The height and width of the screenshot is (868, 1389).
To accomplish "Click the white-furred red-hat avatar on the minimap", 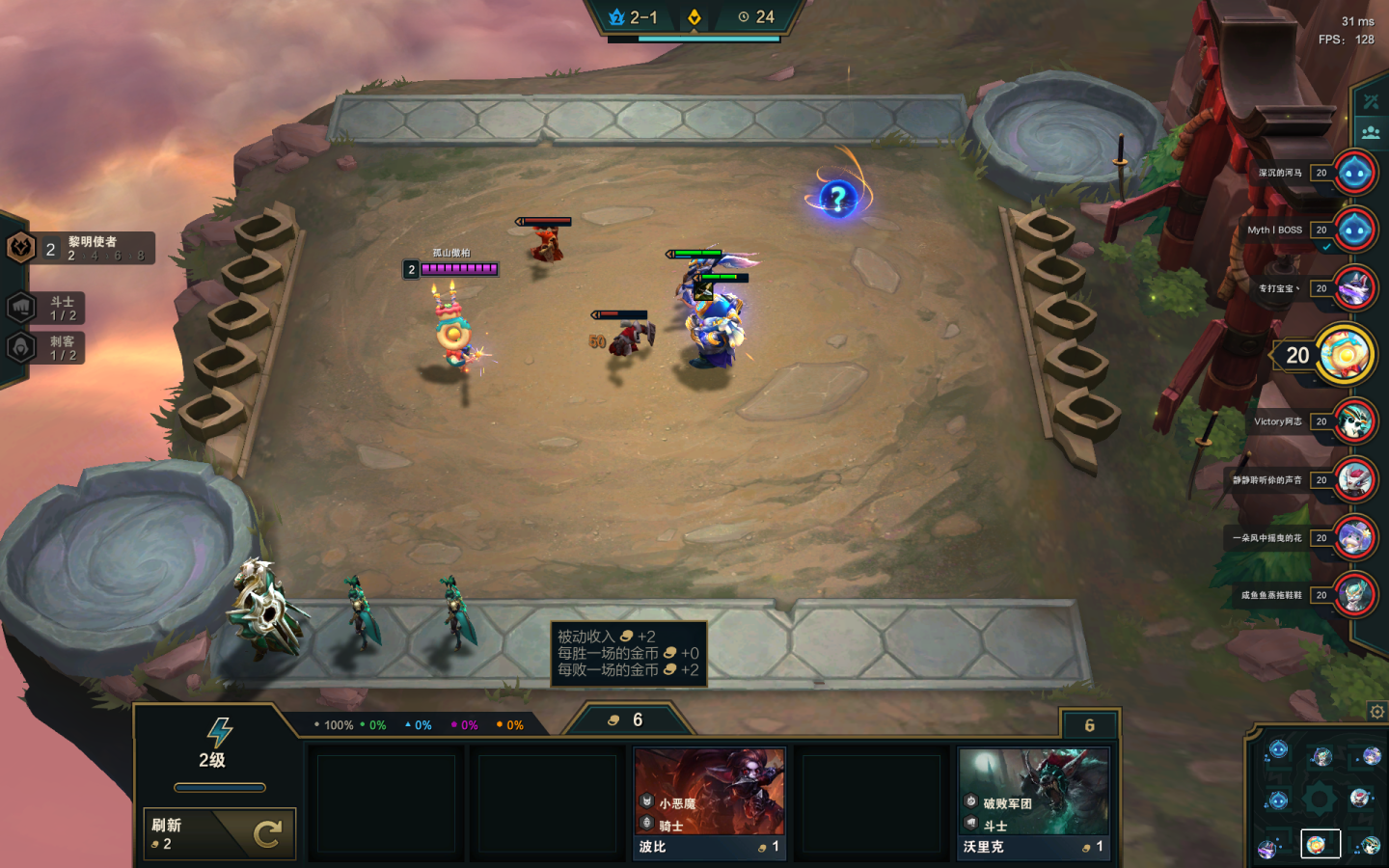I will tap(1361, 797).
